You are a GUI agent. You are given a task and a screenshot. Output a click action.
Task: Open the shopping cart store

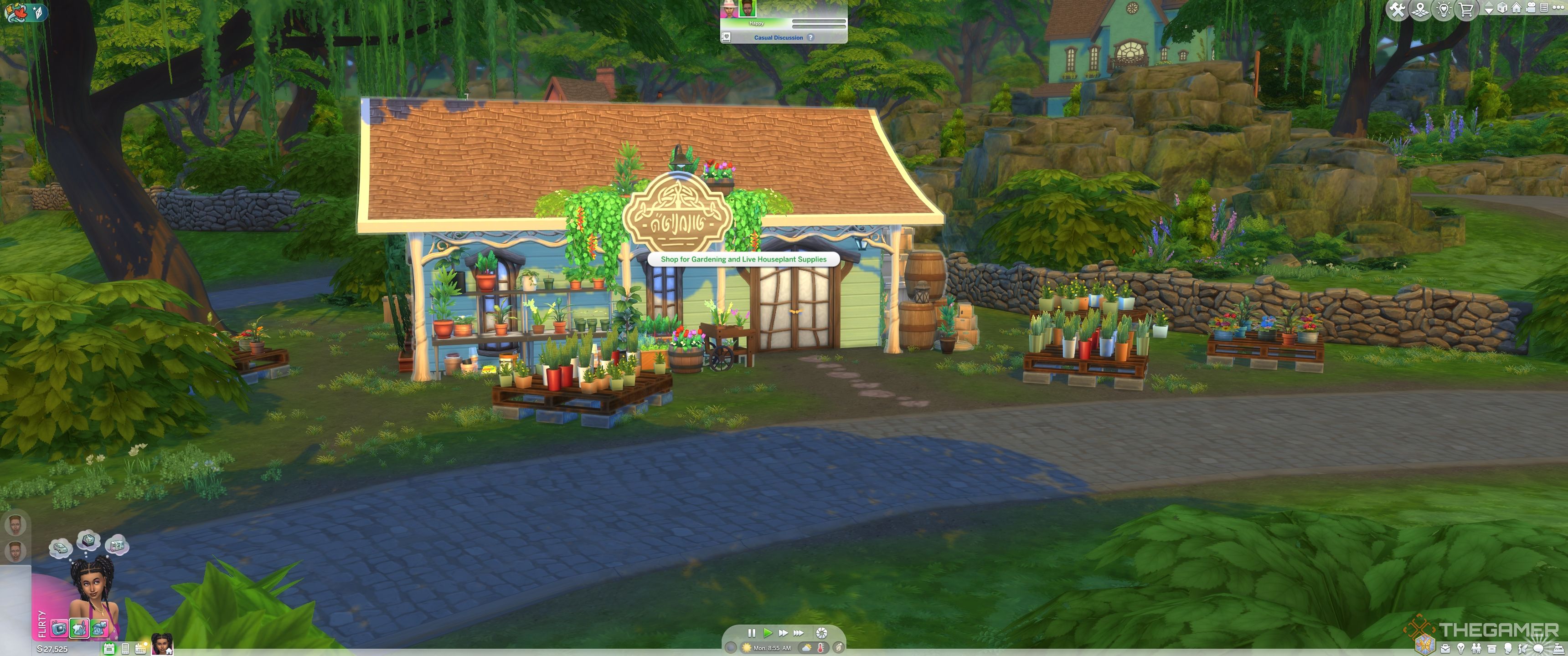(1466, 10)
